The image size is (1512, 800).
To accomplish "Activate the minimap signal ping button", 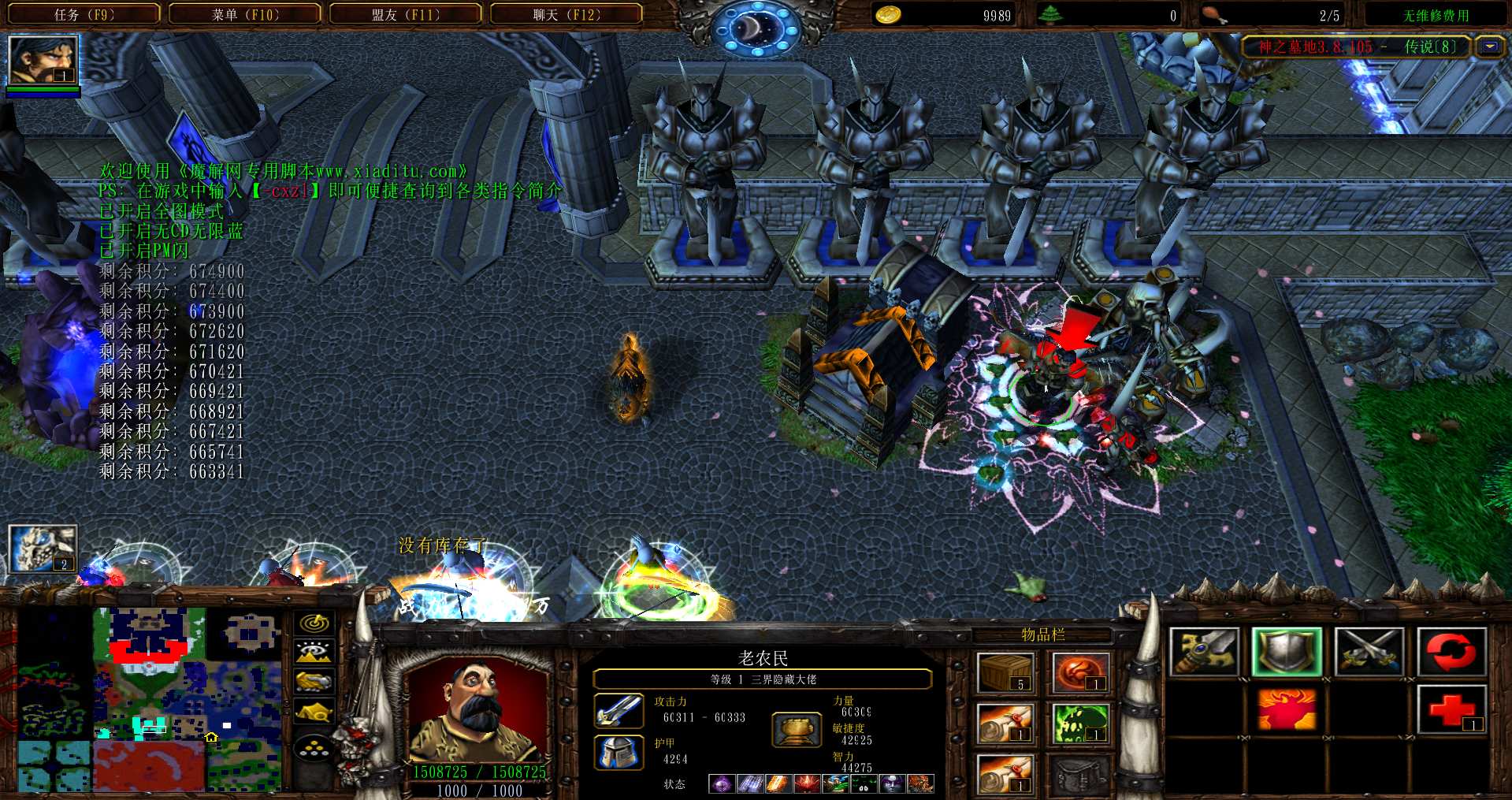I will (x=314, y=623).
